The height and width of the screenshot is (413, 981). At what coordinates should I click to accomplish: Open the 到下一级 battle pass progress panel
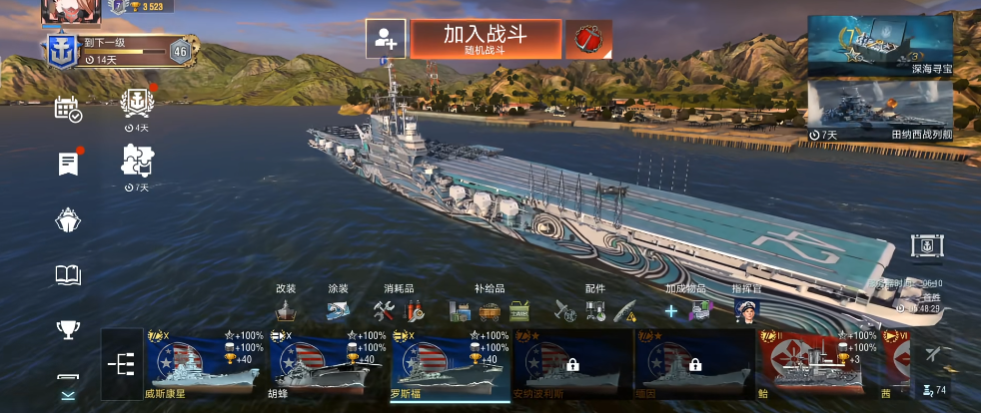pos(120,49)
